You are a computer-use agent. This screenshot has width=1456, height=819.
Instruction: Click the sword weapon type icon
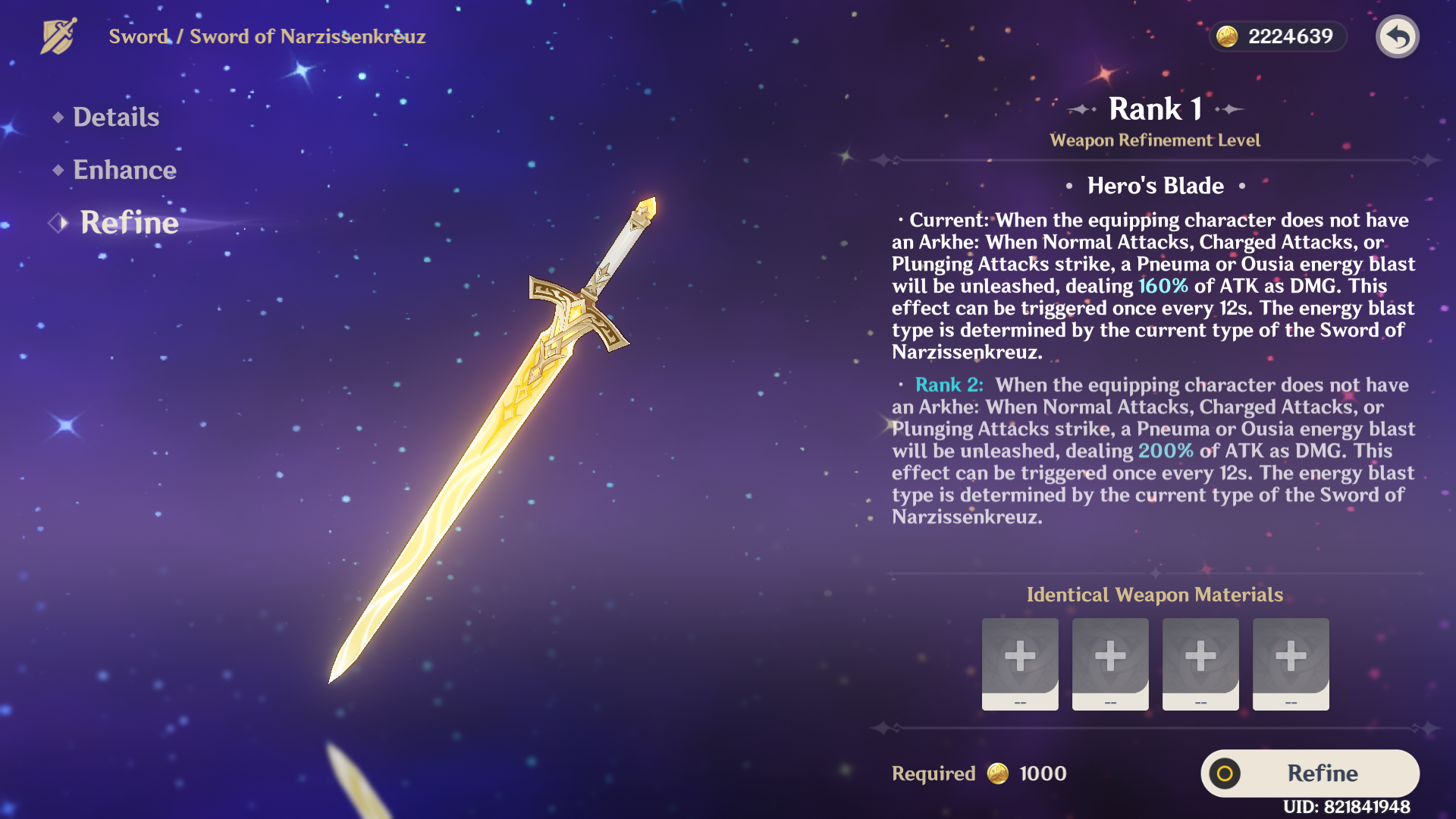click(58, 36)
